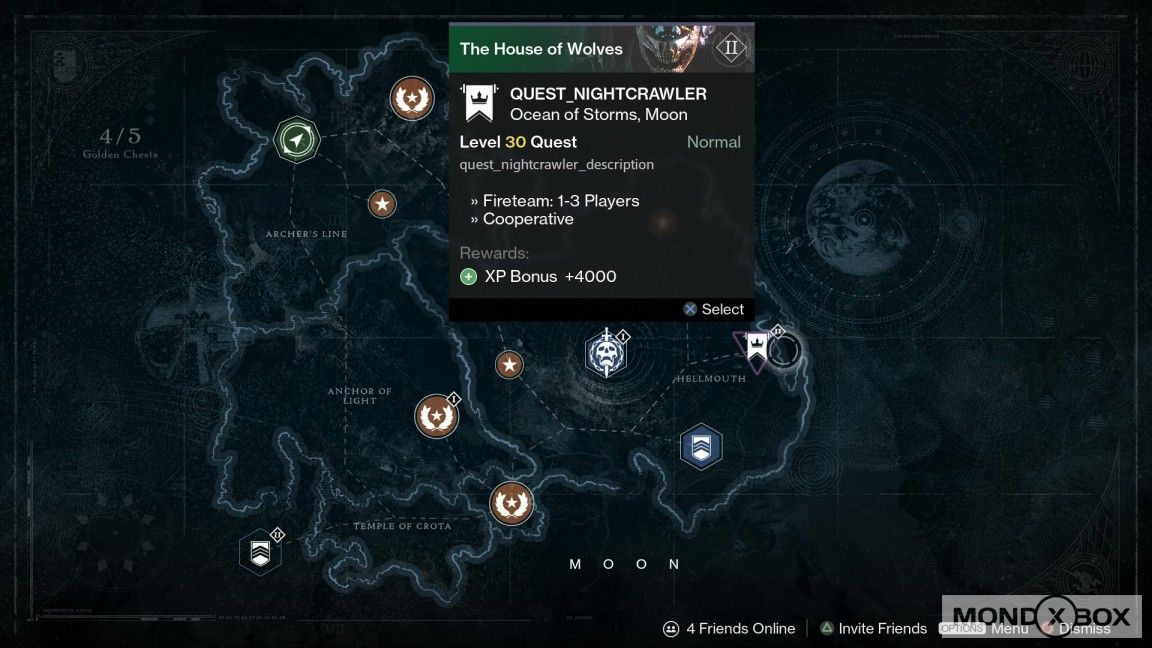Open the blue hexagon chevron marker below Hellmouth

point(701,446)
